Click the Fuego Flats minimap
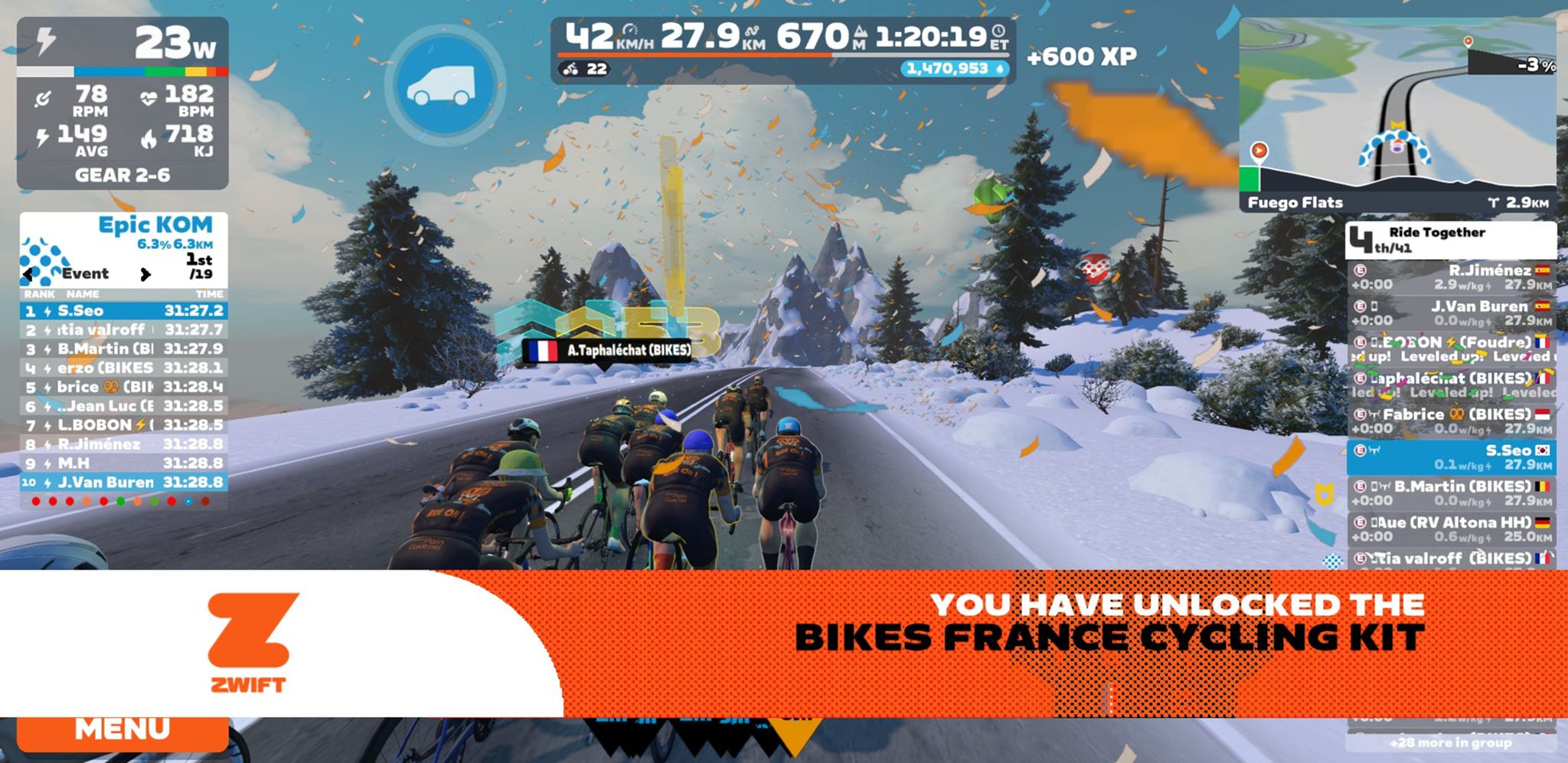Screen dimensions: 1568x763 (1396, 115)
